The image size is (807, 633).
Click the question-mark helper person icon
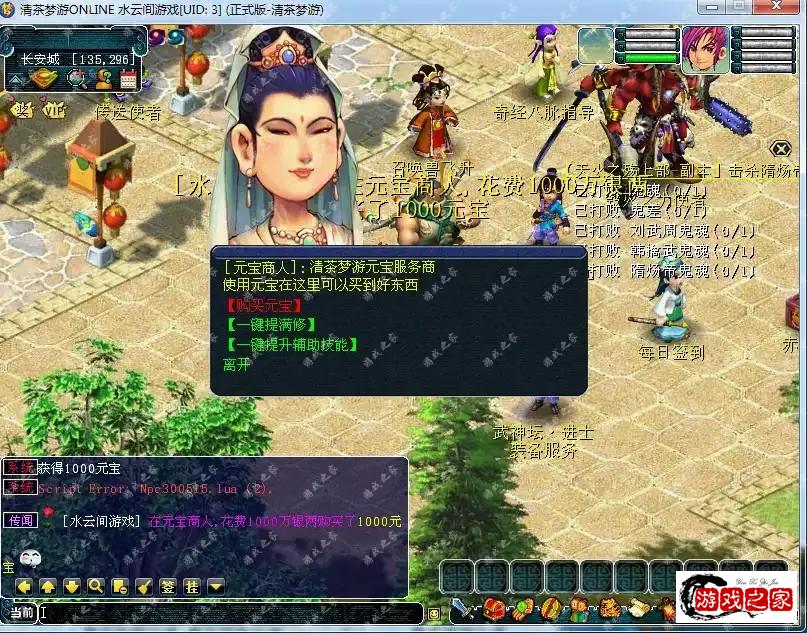tap(103, 78)
